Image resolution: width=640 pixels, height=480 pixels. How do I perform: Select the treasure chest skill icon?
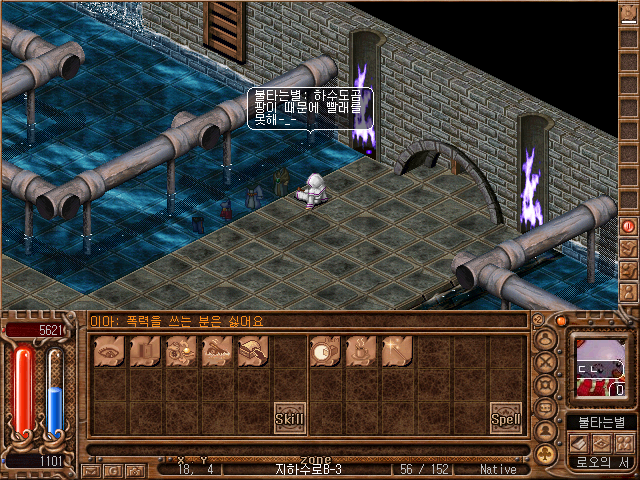(253, 351)
